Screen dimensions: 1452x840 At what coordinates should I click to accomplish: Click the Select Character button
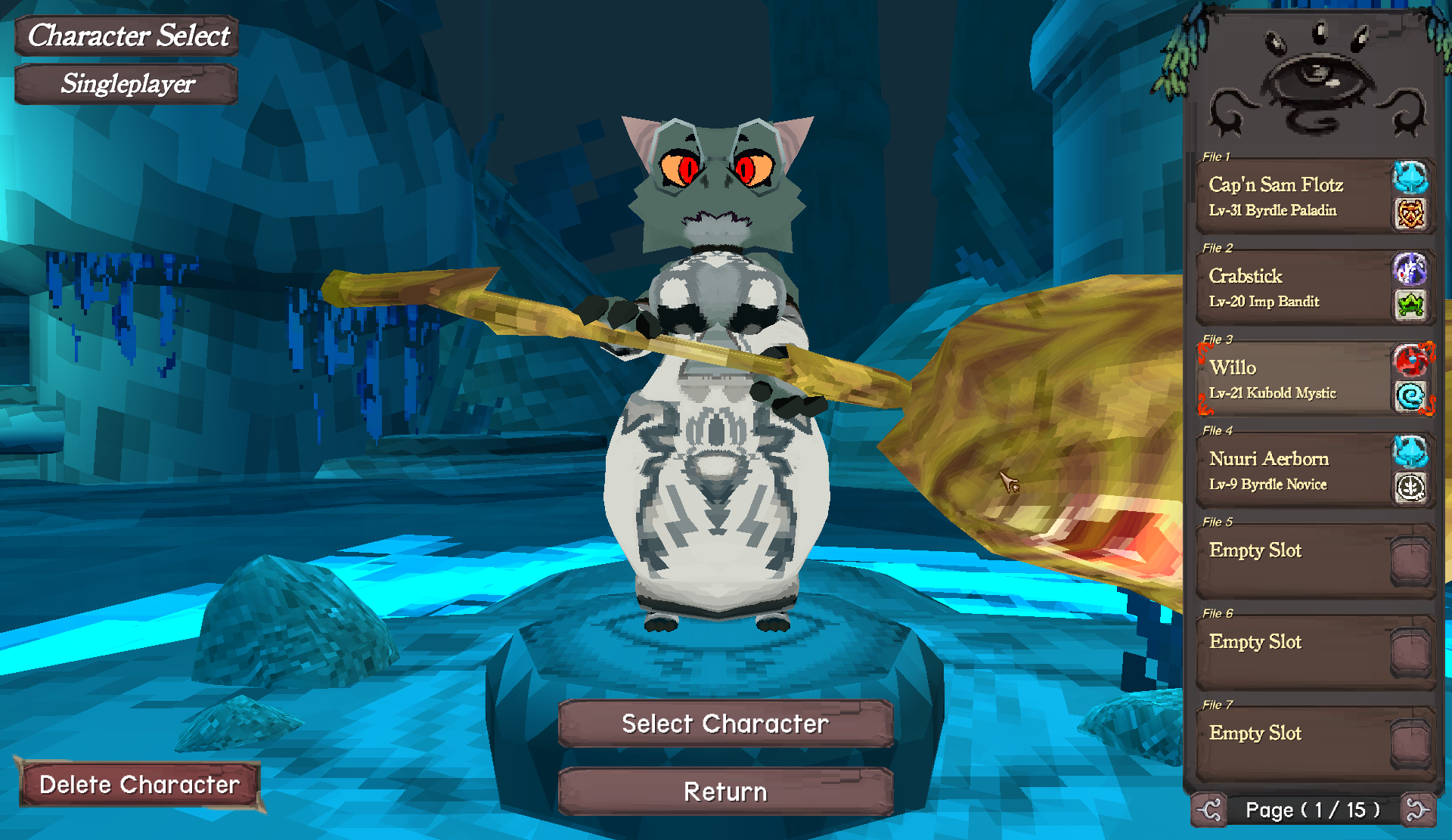[x=725, y=724]
